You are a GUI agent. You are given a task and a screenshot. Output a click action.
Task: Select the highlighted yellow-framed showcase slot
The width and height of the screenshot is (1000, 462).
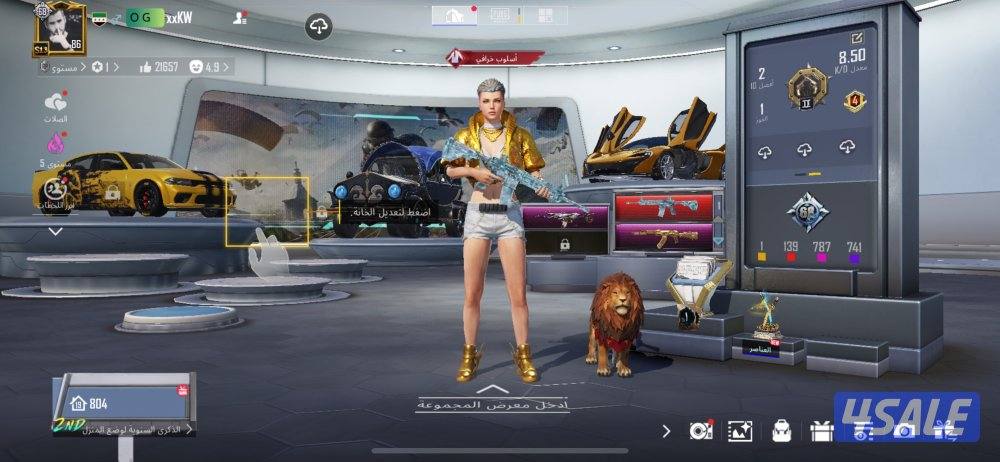(x=266, y=210)
